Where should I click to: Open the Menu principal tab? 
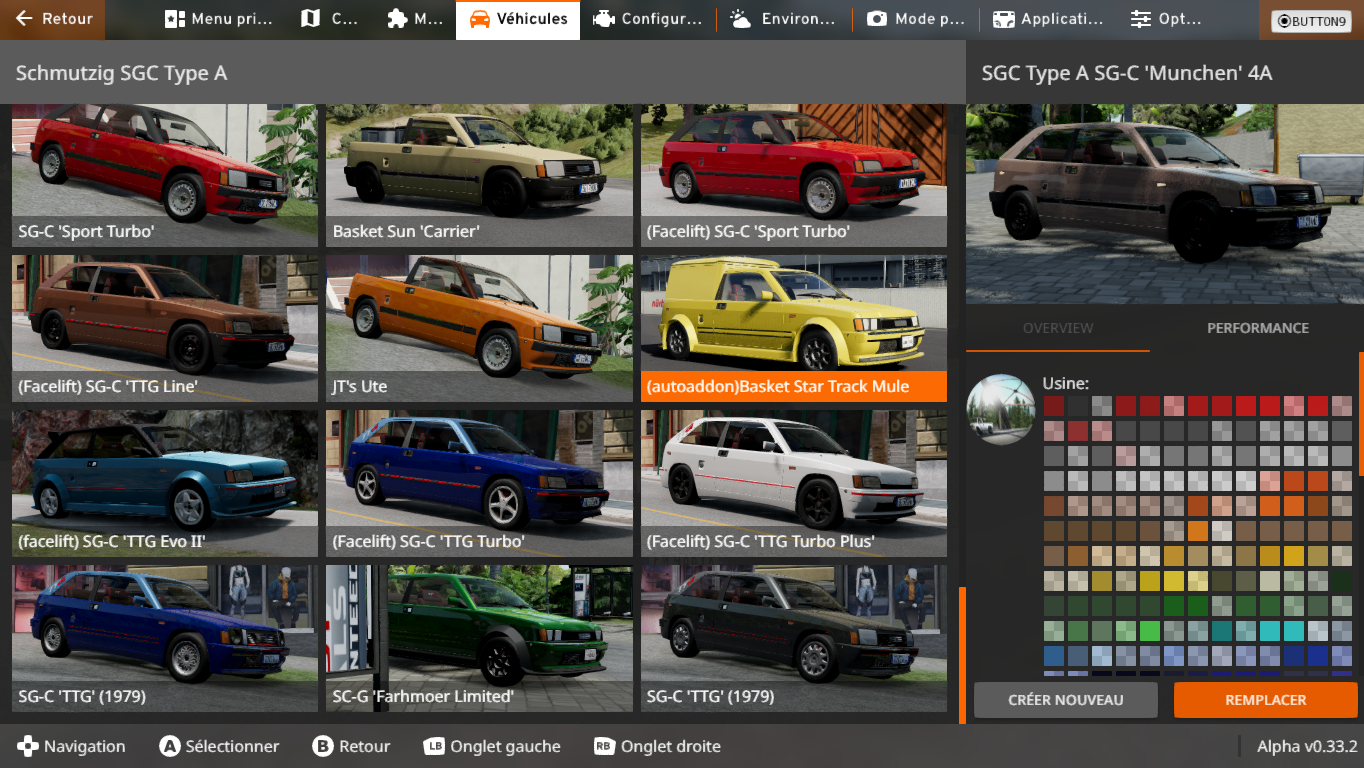[216, 19]
